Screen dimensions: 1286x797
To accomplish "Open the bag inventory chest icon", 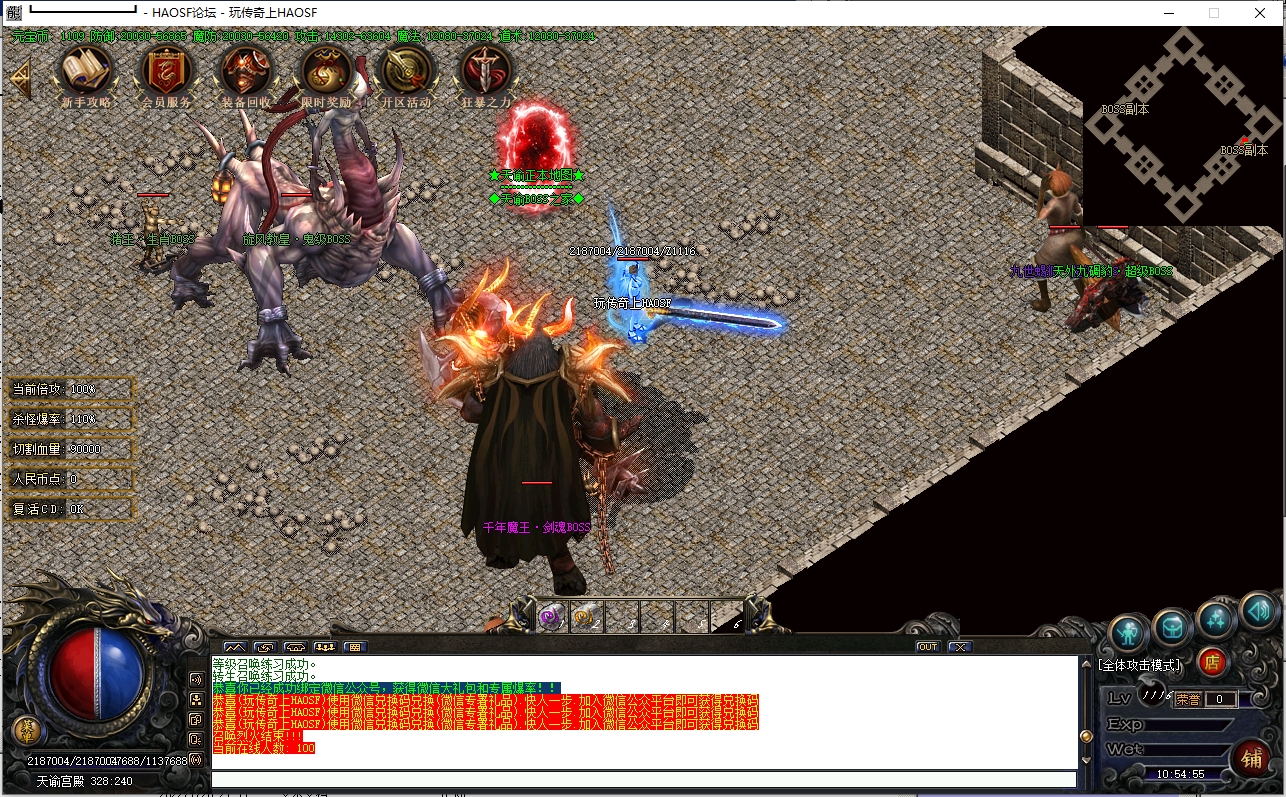I will (x=1172, y=627).
